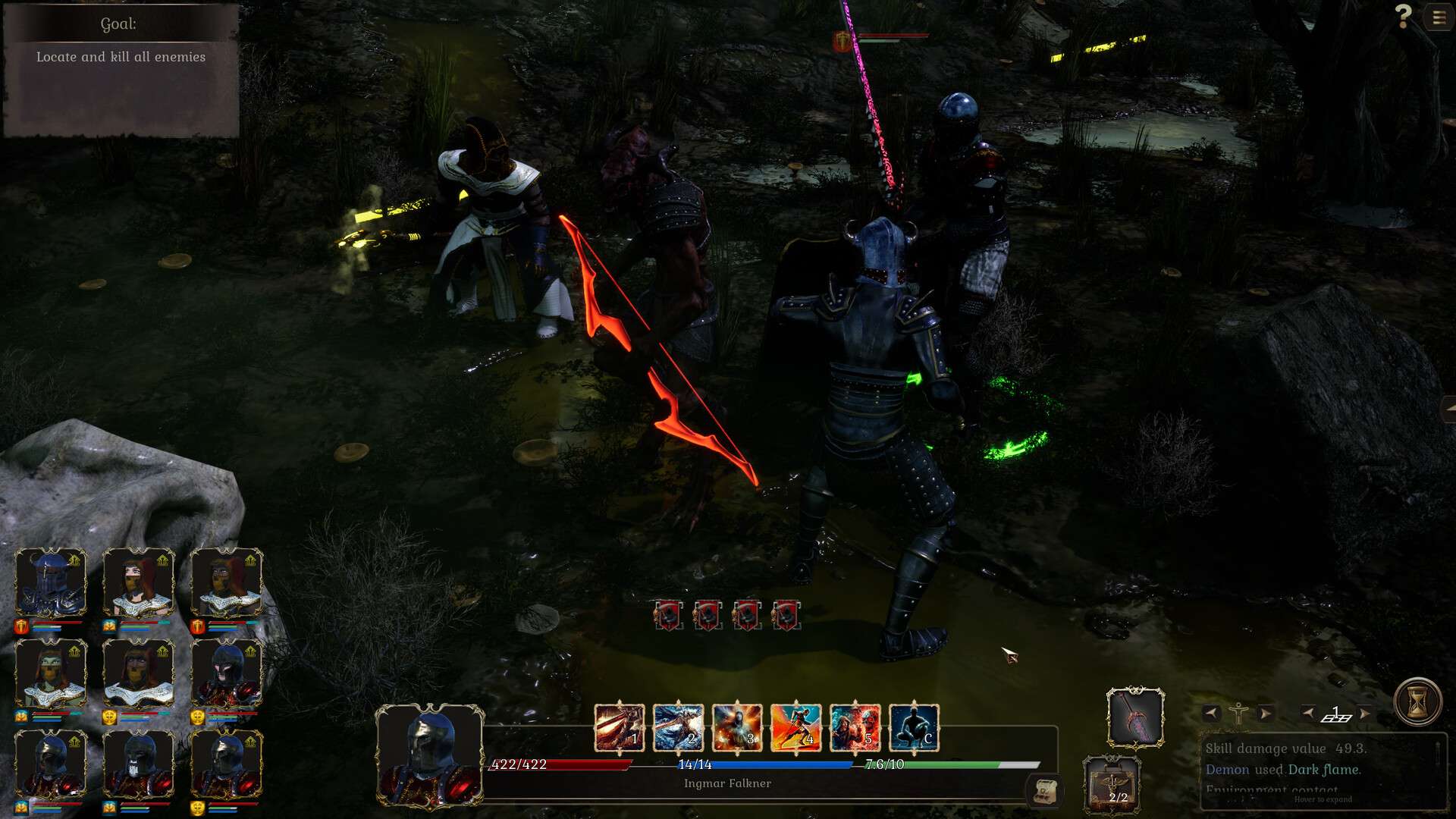The height and width of the screenshot is (819, 1456).
Task: Click the right arrow beside the grid counter
Action: (1364, 713)
